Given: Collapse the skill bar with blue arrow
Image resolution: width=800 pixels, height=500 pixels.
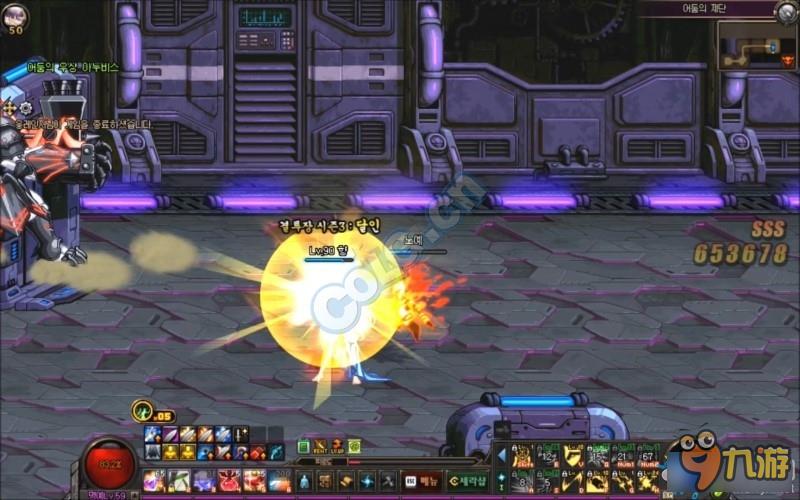Looking at the screenshot, I should (x=501, y=456).
